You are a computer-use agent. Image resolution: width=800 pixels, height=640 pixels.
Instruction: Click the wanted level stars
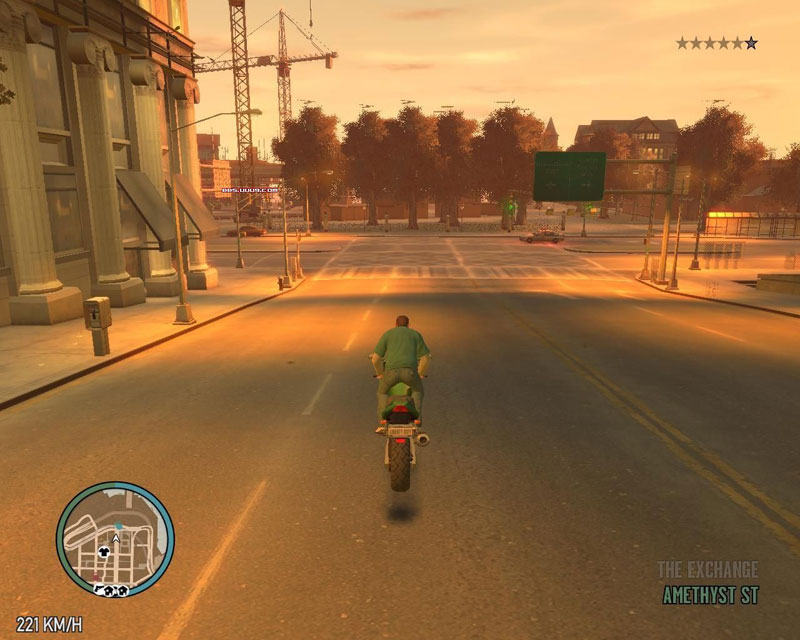(716, 43)
